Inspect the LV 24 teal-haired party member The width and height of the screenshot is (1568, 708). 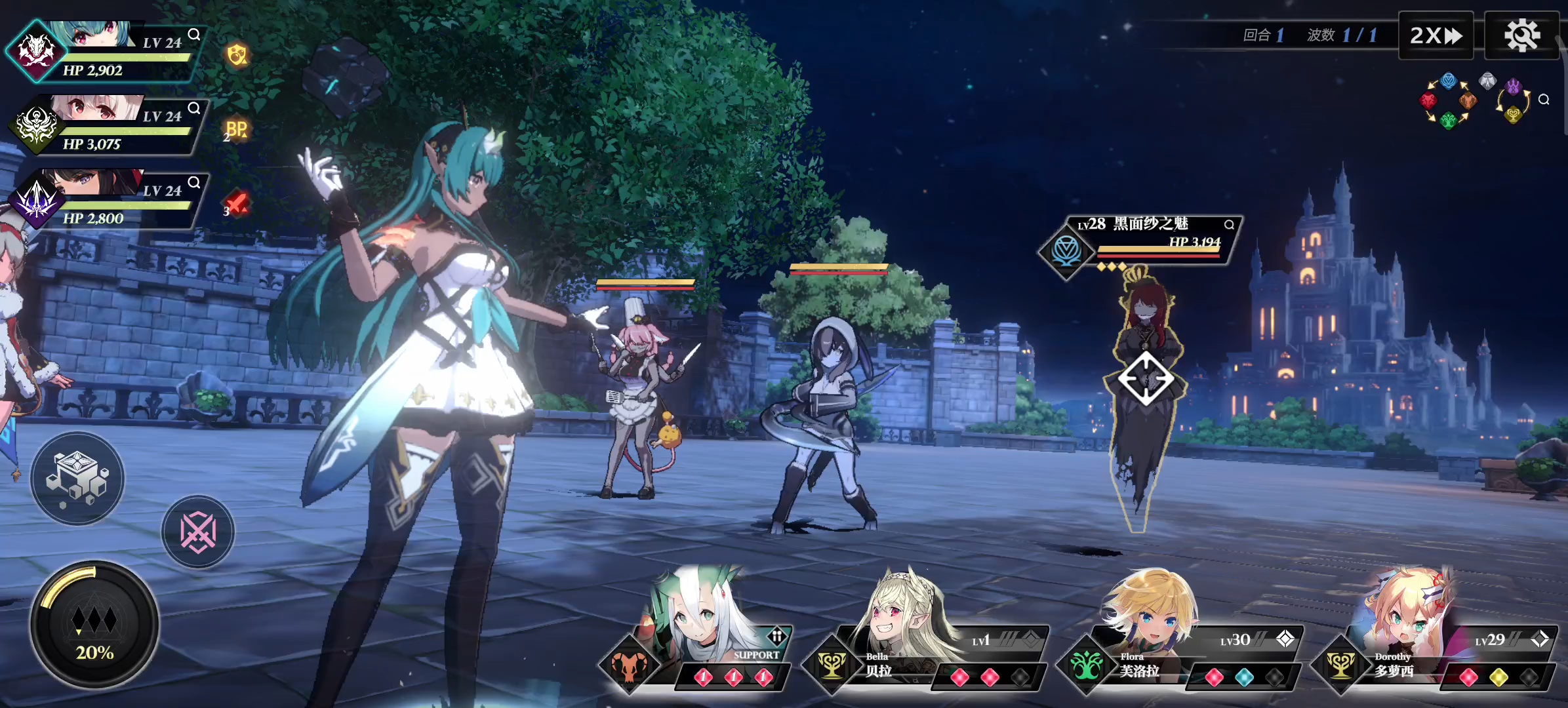pyautogui.click(x=194, y=34)
